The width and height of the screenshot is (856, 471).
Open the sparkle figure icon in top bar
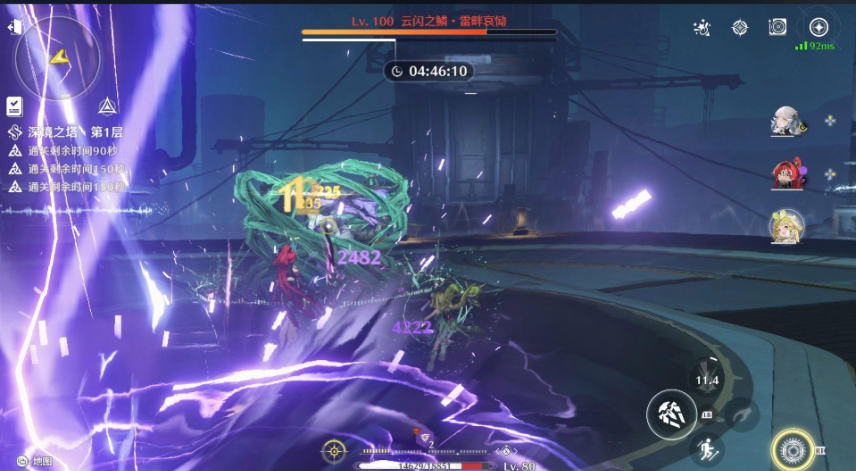703,28
